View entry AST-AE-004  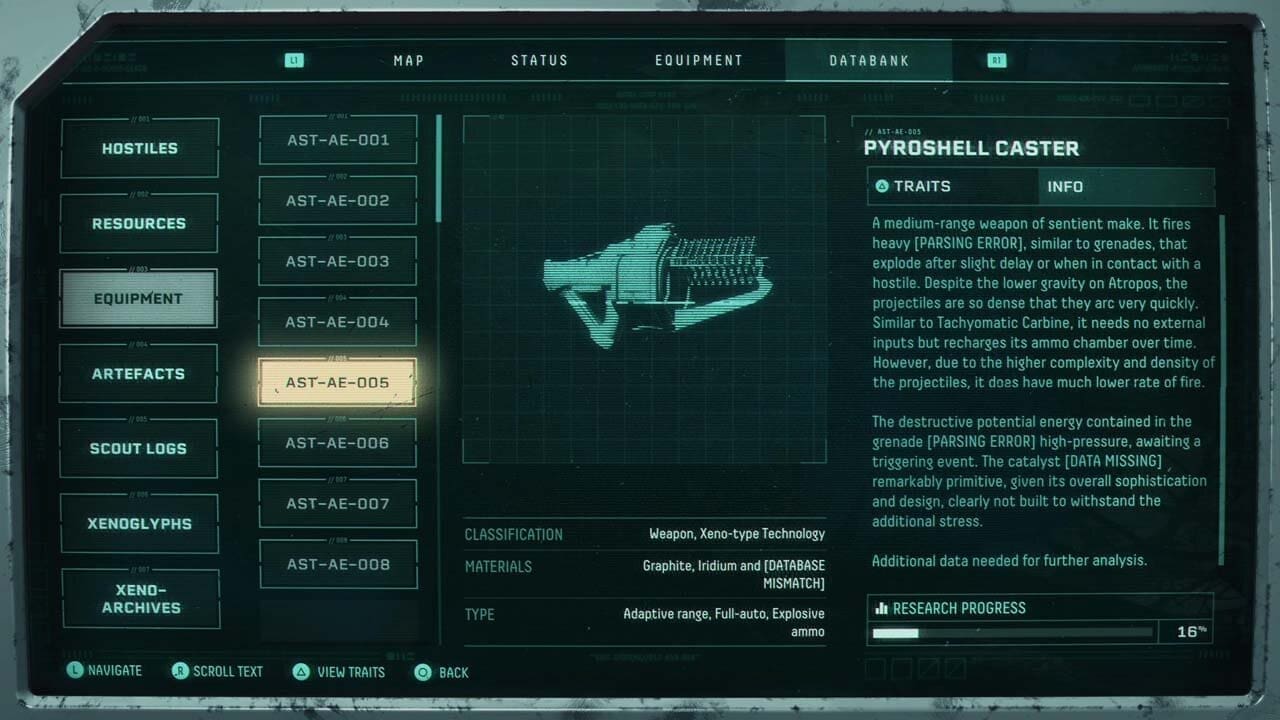[x=338, y=322]
